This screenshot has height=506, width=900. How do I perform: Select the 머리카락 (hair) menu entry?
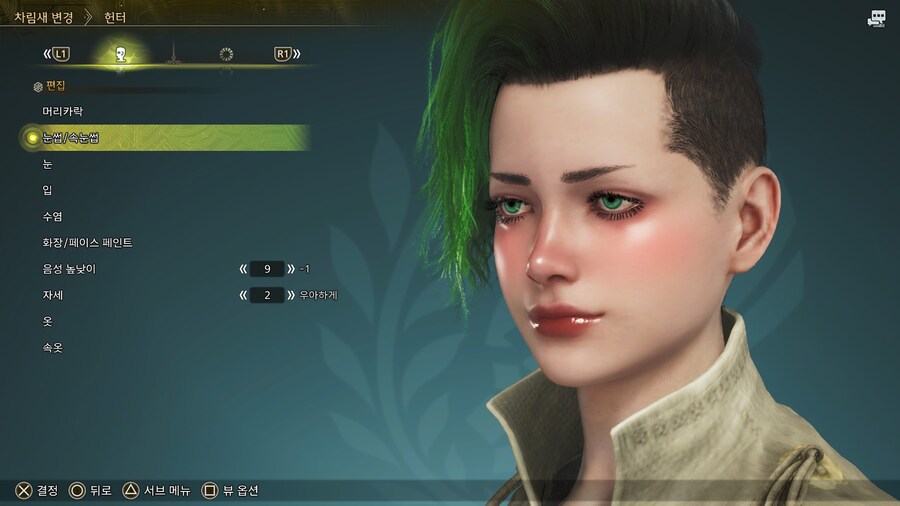pos(63,111)
